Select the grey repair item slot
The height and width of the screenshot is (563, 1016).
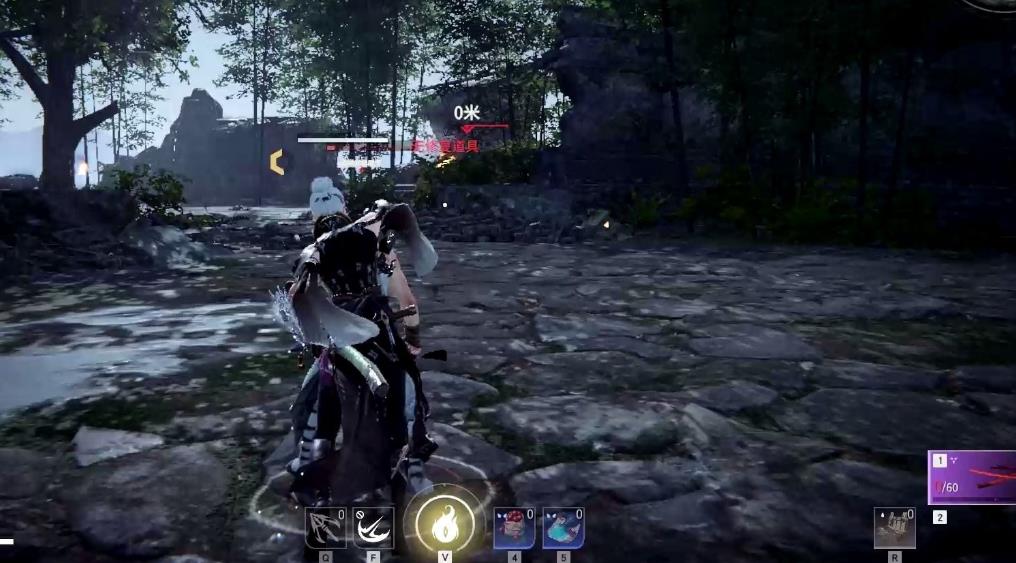pyautogui.click(x=894, y=528)
